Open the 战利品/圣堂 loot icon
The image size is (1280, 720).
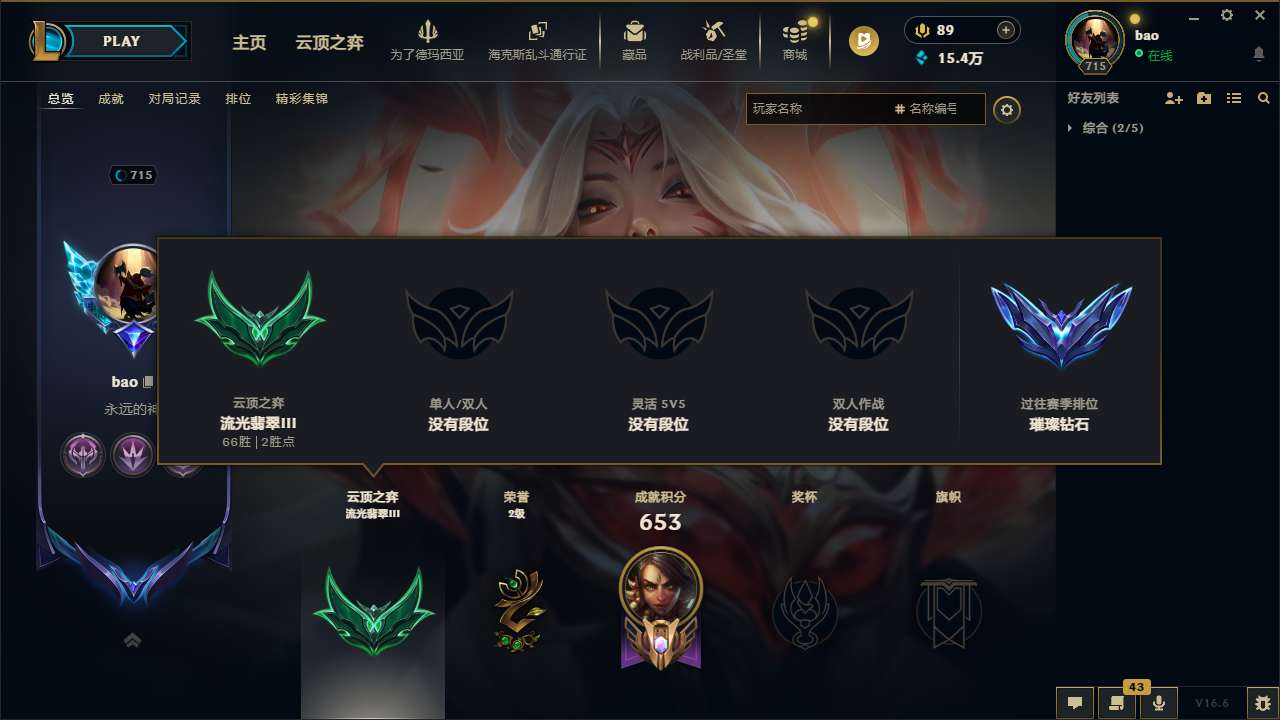(713, 40)
